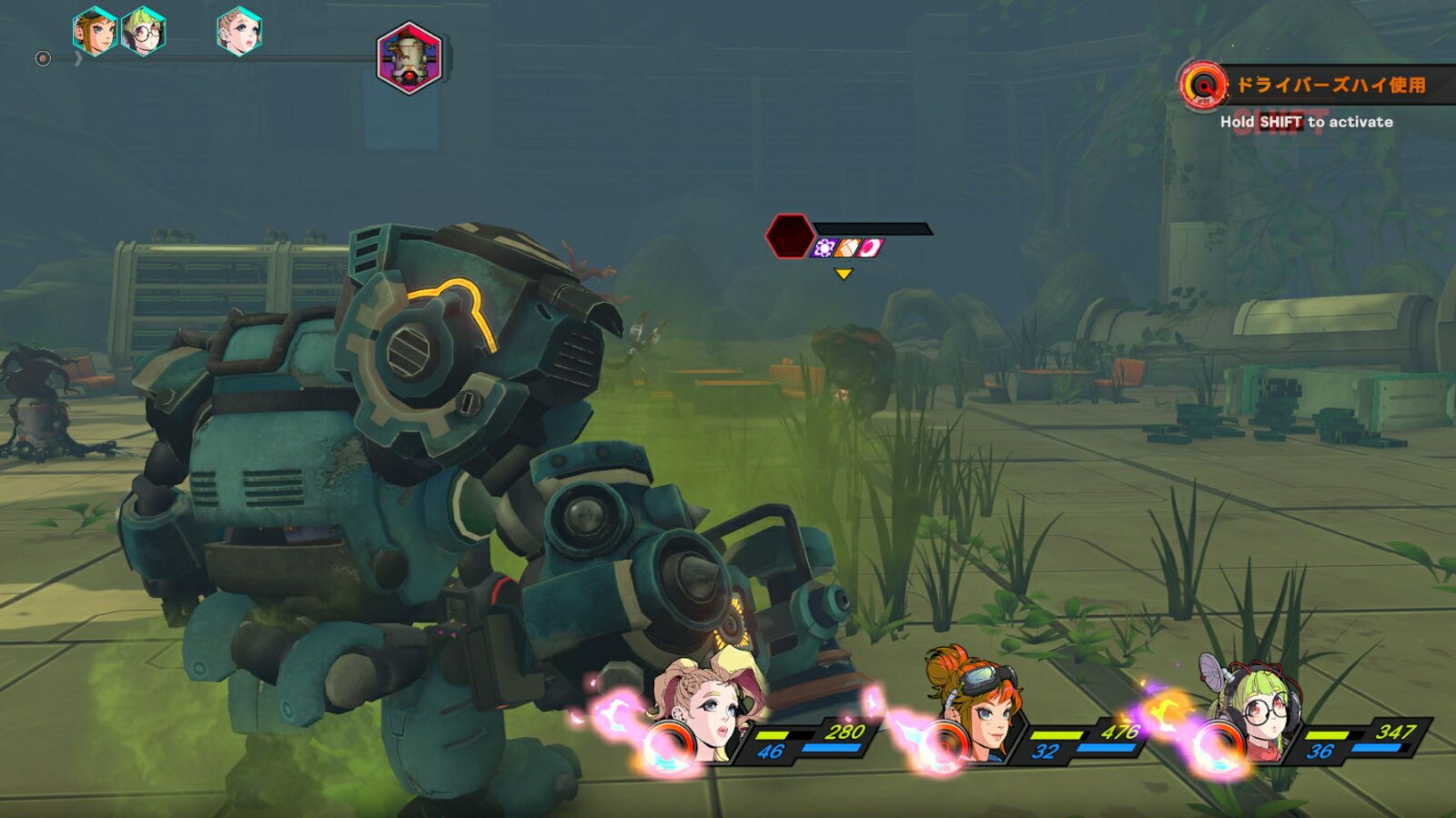This screenshot has height=818, width=1456.
Task: Select the pink-haired girl turn-order portrait
Action: (239, 31)
